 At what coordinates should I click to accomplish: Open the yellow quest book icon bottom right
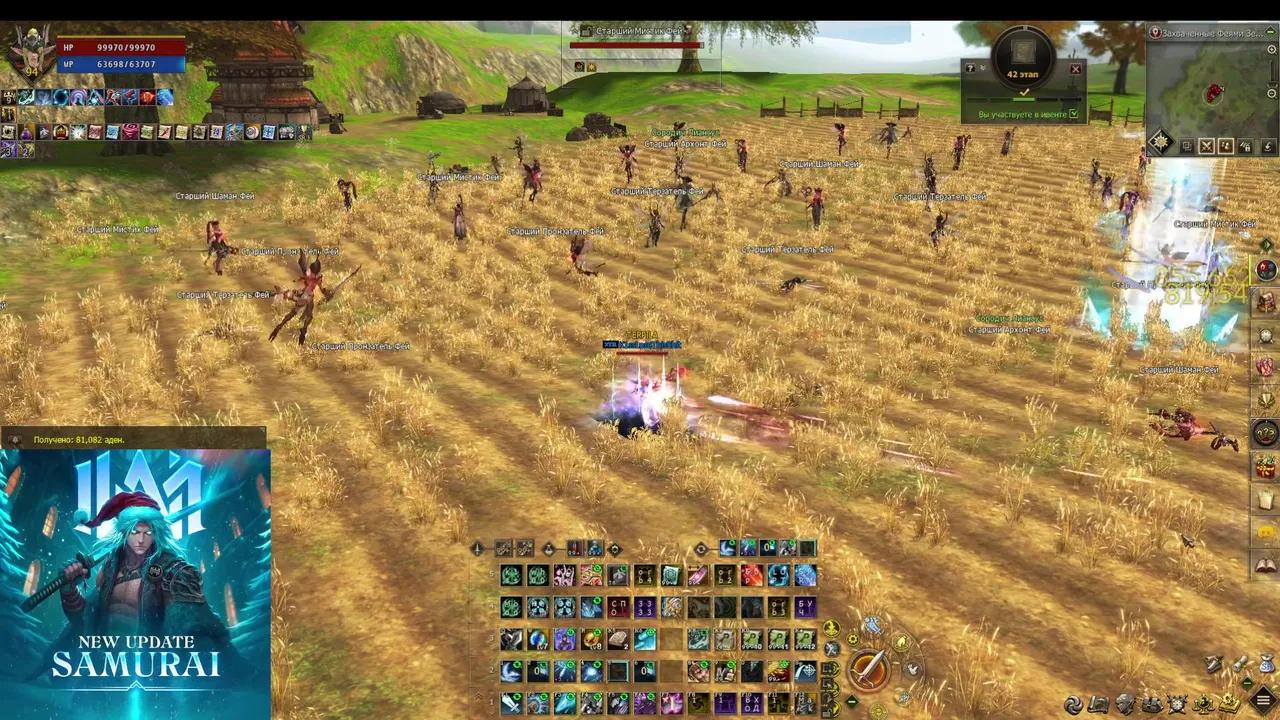tap(1228, 704)
